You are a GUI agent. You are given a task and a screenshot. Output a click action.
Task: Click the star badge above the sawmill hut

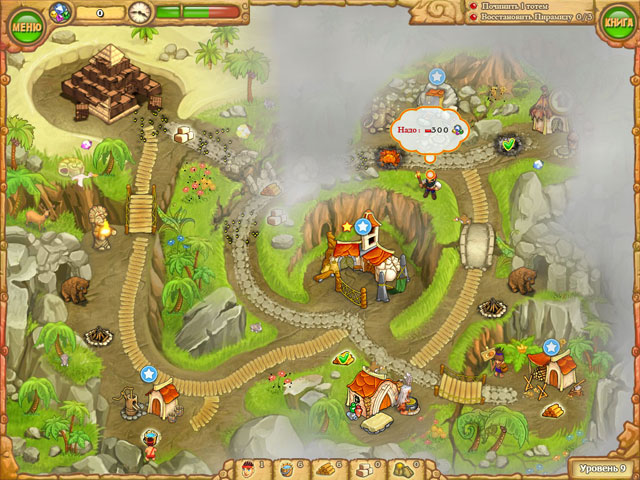(550, 347)
